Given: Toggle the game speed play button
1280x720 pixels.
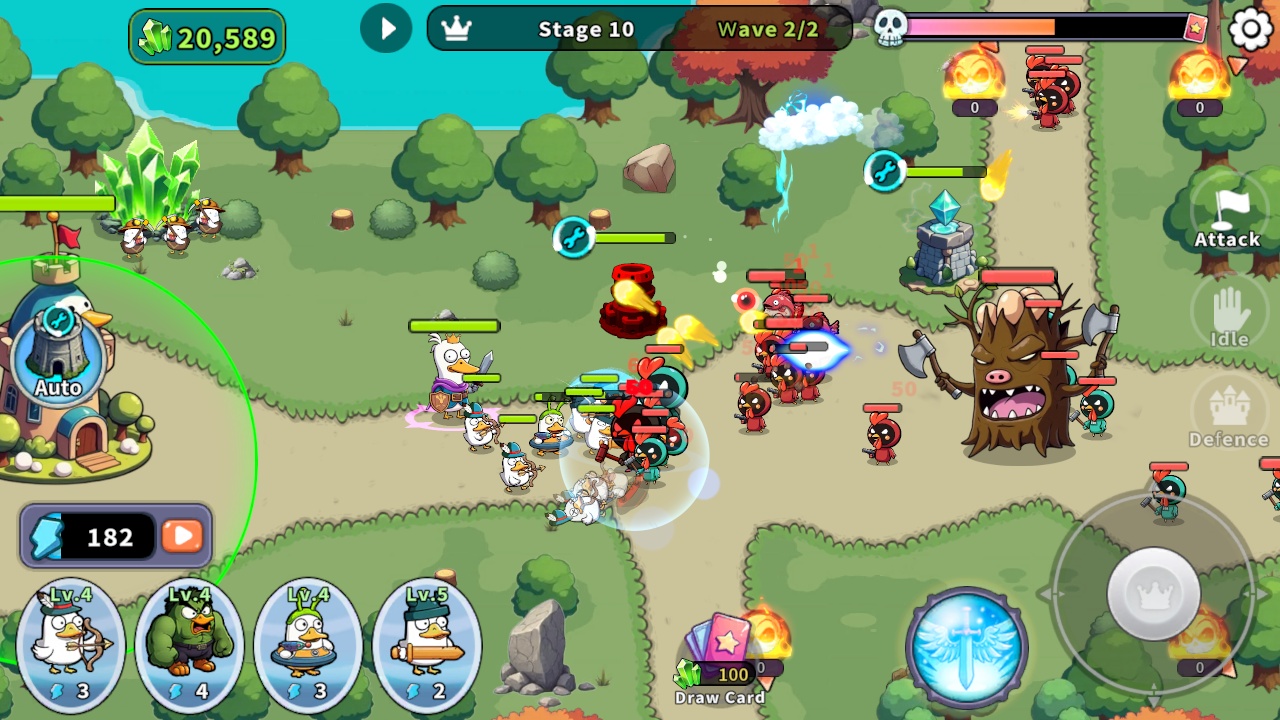Looking at the screenshot, I should (x=386, y=28).
